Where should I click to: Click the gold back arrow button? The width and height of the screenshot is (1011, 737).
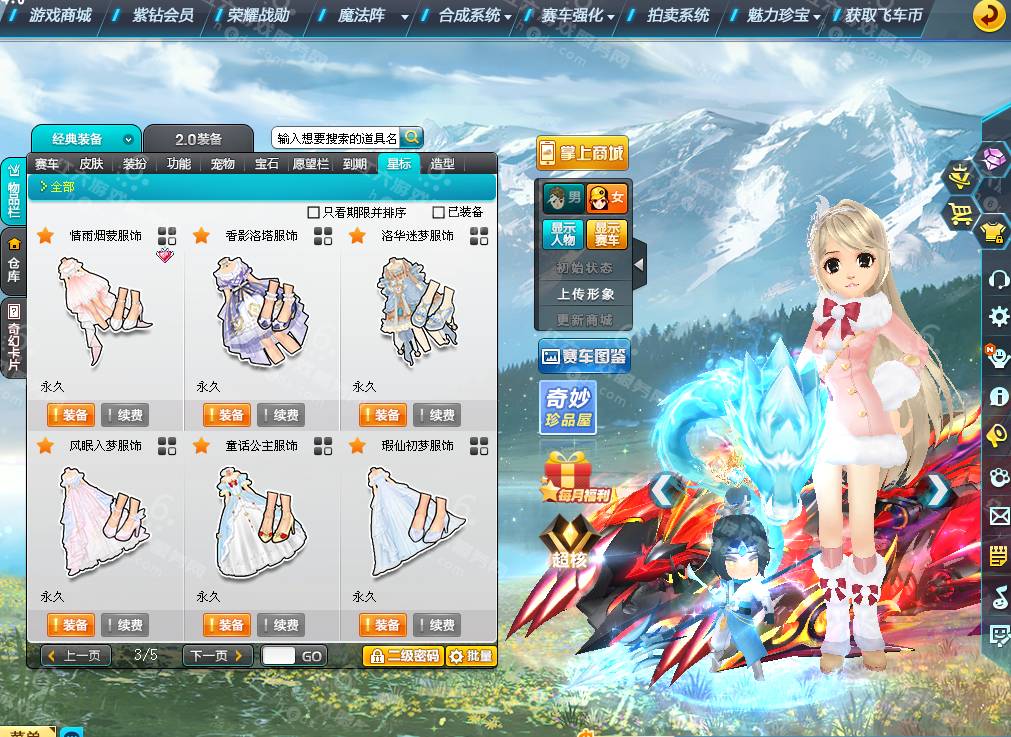(988, 15)
